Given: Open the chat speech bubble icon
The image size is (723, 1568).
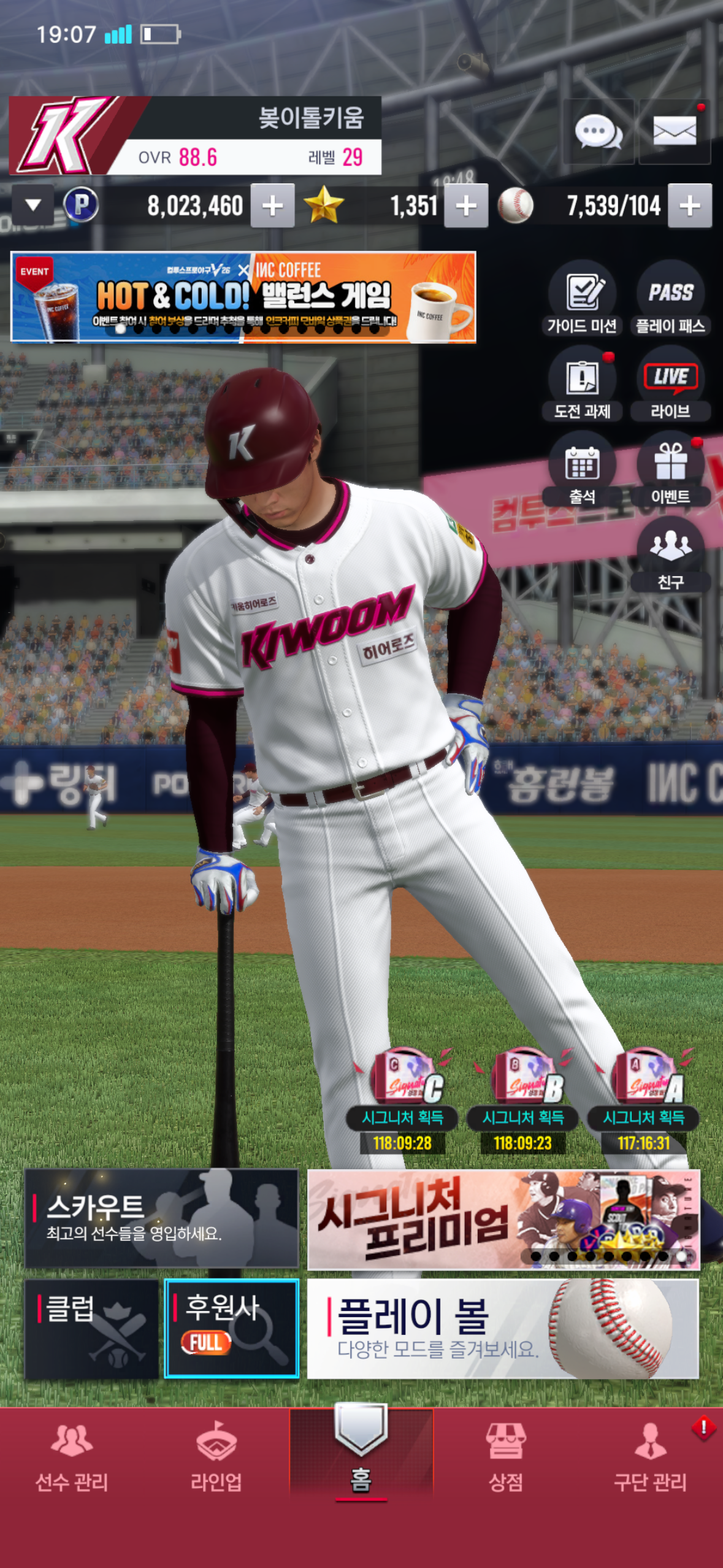Looking at the screenshot, I should click(598, 131).
